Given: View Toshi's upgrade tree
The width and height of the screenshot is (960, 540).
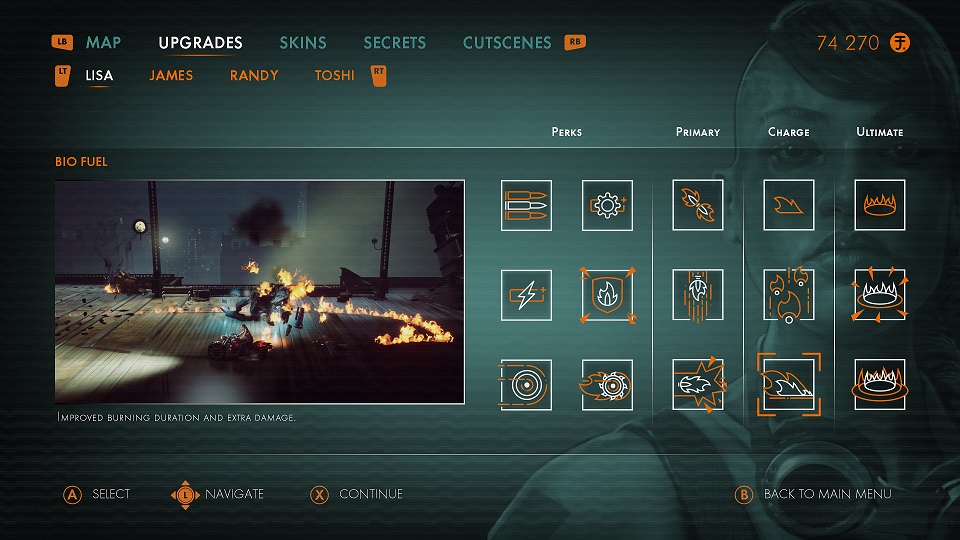Looking at the screenshot, I should click(x=334, y=75).
